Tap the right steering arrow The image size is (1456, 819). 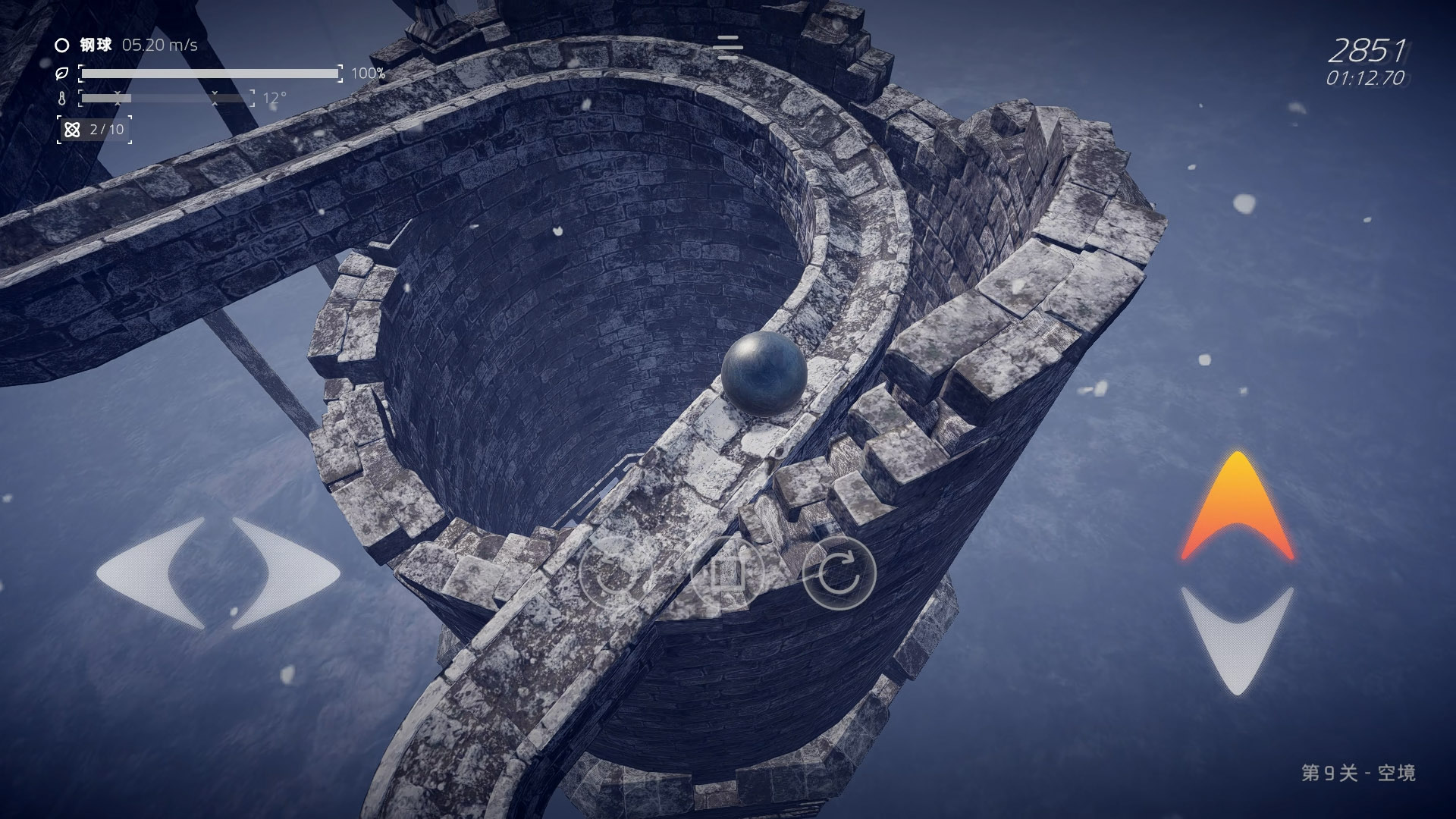coord(282,573)
